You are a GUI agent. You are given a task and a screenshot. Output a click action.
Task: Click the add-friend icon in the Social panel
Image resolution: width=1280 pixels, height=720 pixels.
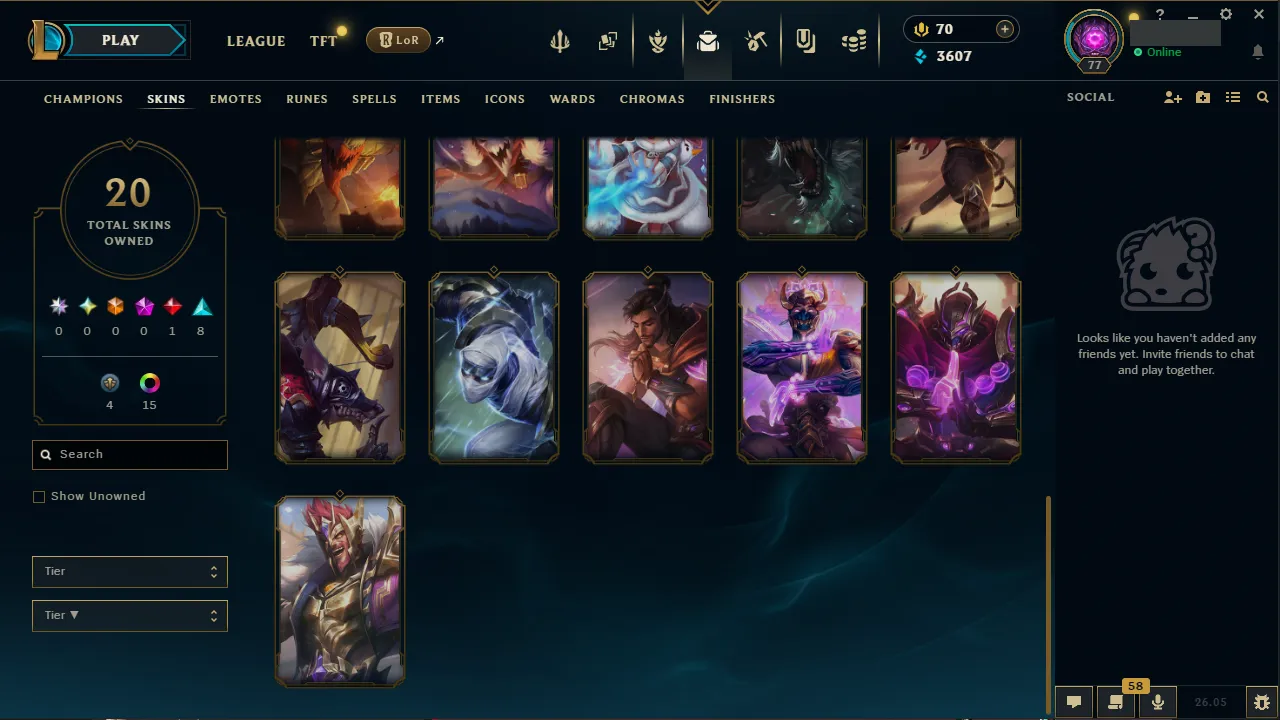[x=1172, y=97]
